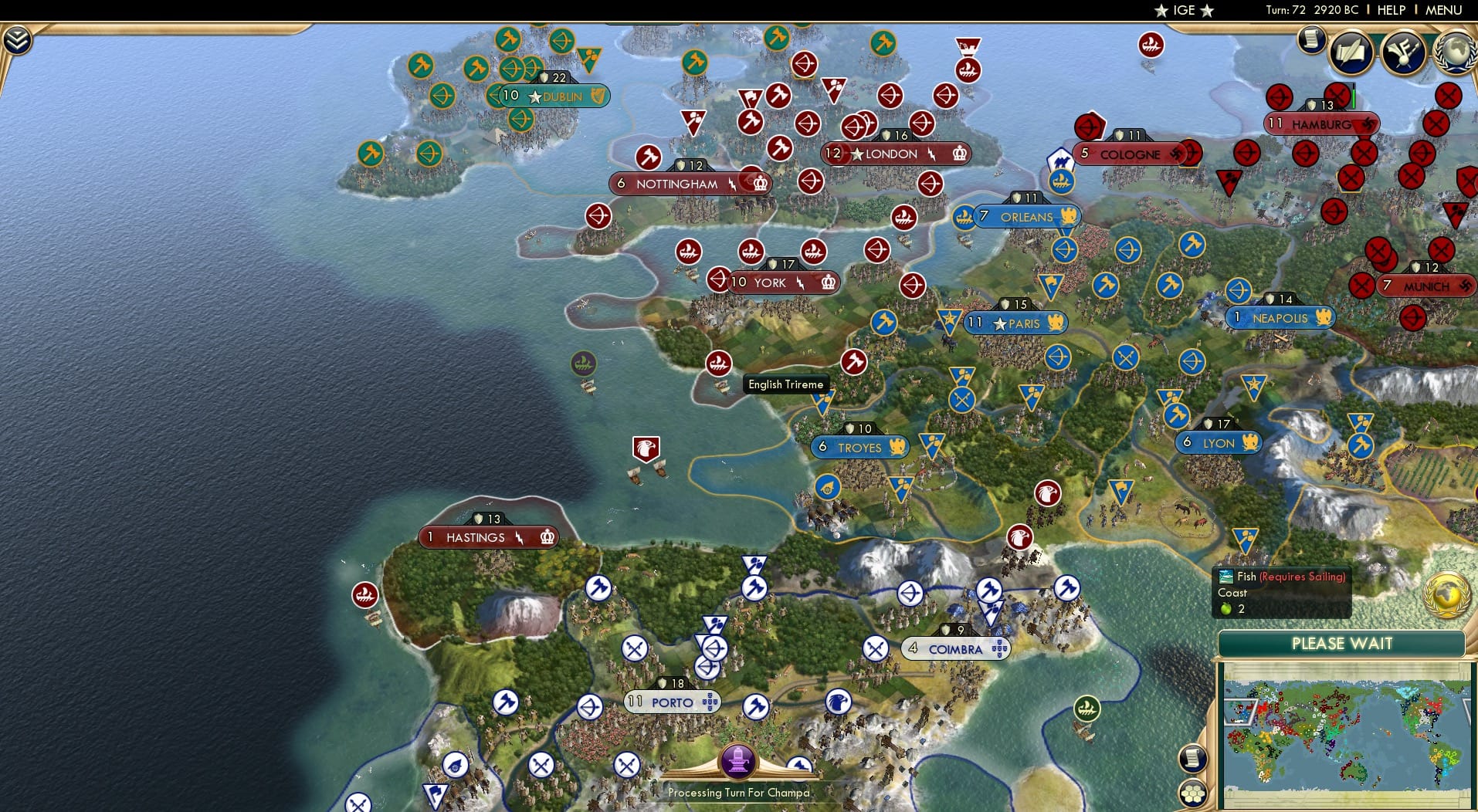This screenshot has width=1478, height=812.
Task: Select the white camel caravan icon near Cologne
Action: (x=1061, y=157)
